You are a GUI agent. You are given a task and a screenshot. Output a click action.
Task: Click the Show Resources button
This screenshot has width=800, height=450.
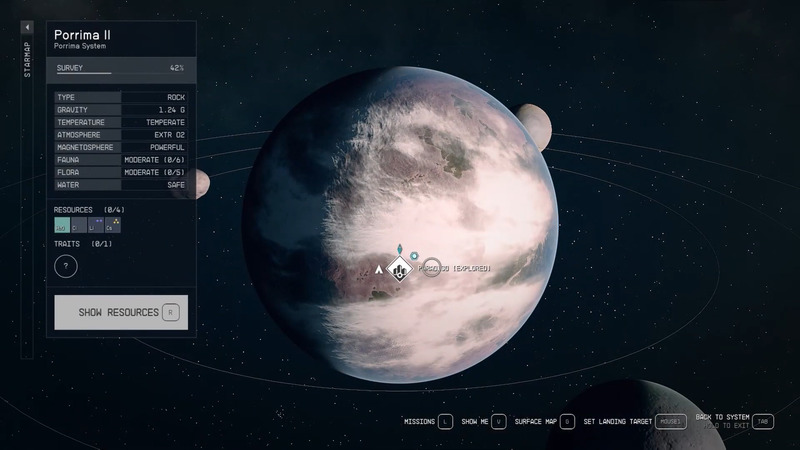[x=120, y=312]
